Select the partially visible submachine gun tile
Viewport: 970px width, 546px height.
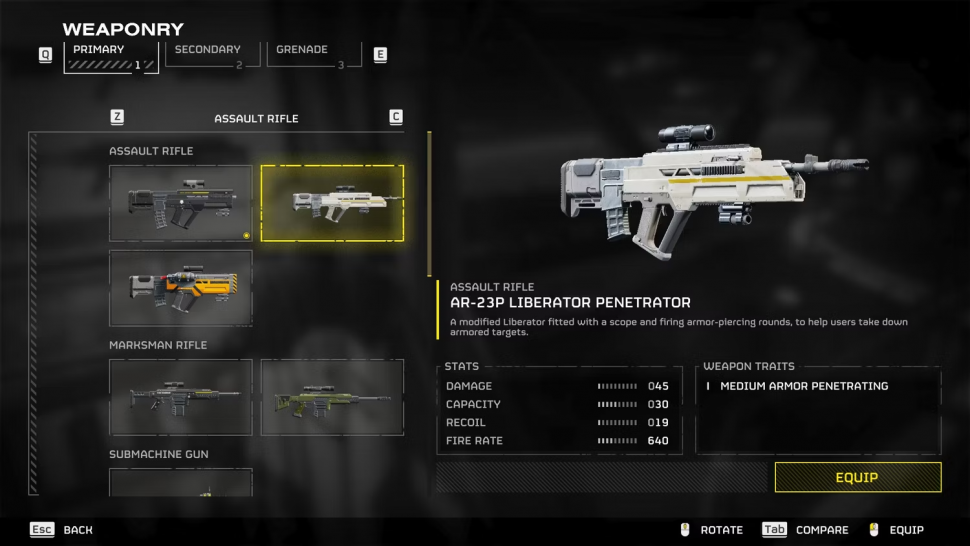pyautogui.click(x=180, y=483)
